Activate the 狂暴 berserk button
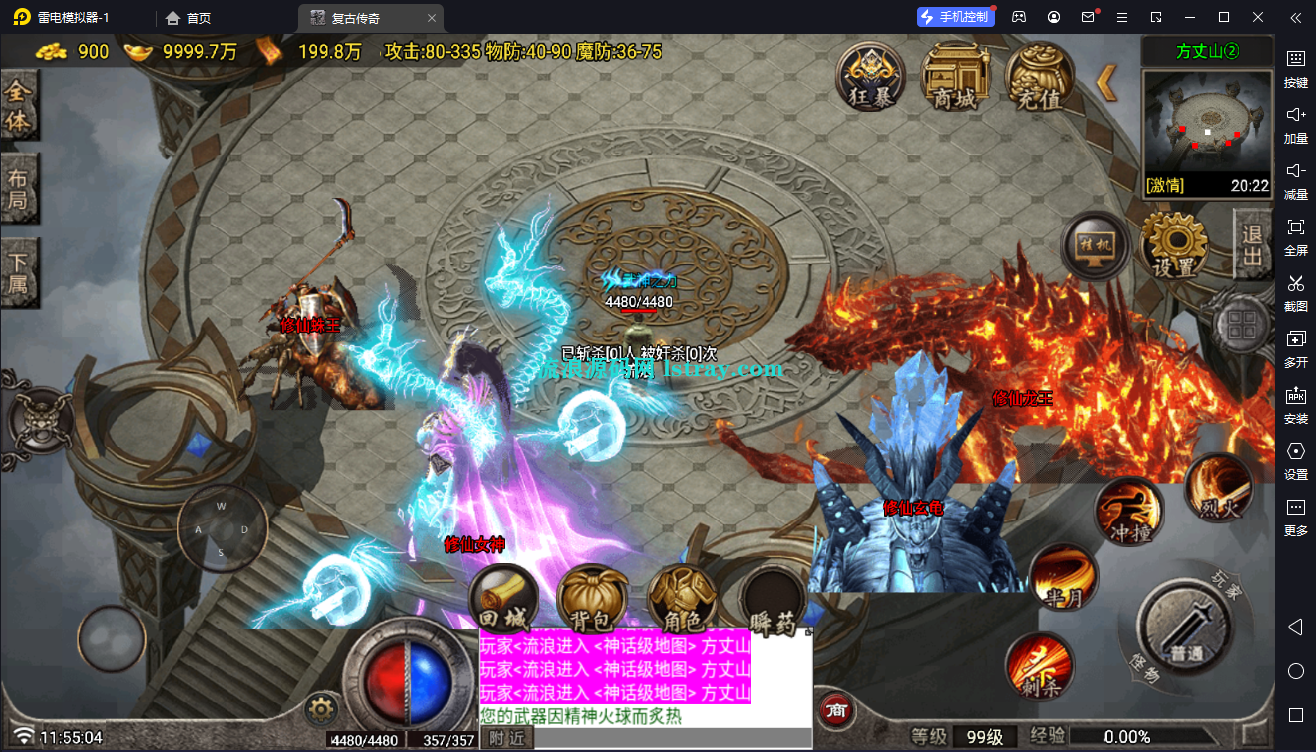The width and height of the screenshot is (1316, 752). pyautogui.click(x=871, y=77)
